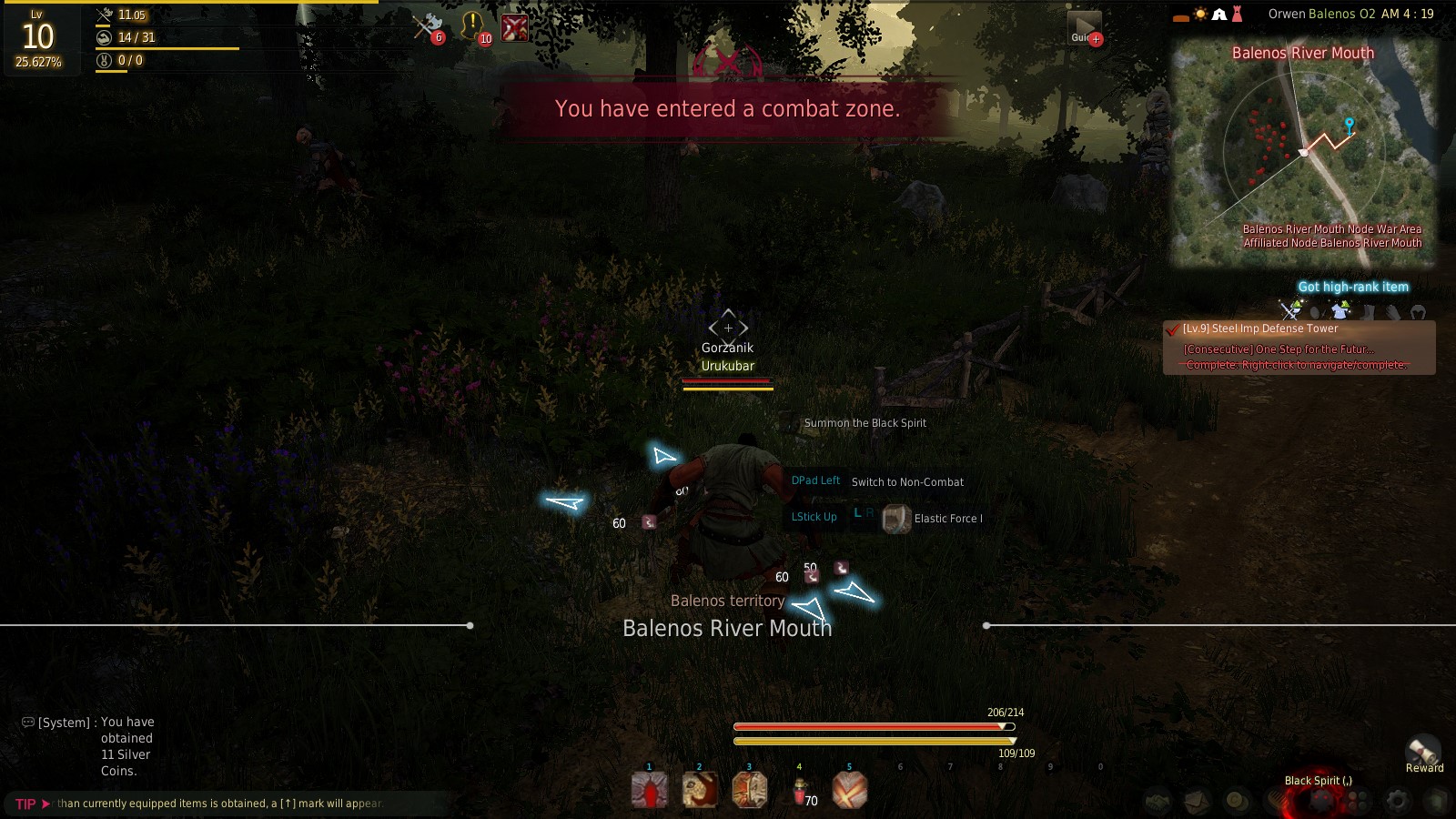Select the Summon the Black Spirit prompt
Image resolution: width=1456 pixels, height=819 pixels.
click(864, 422)
